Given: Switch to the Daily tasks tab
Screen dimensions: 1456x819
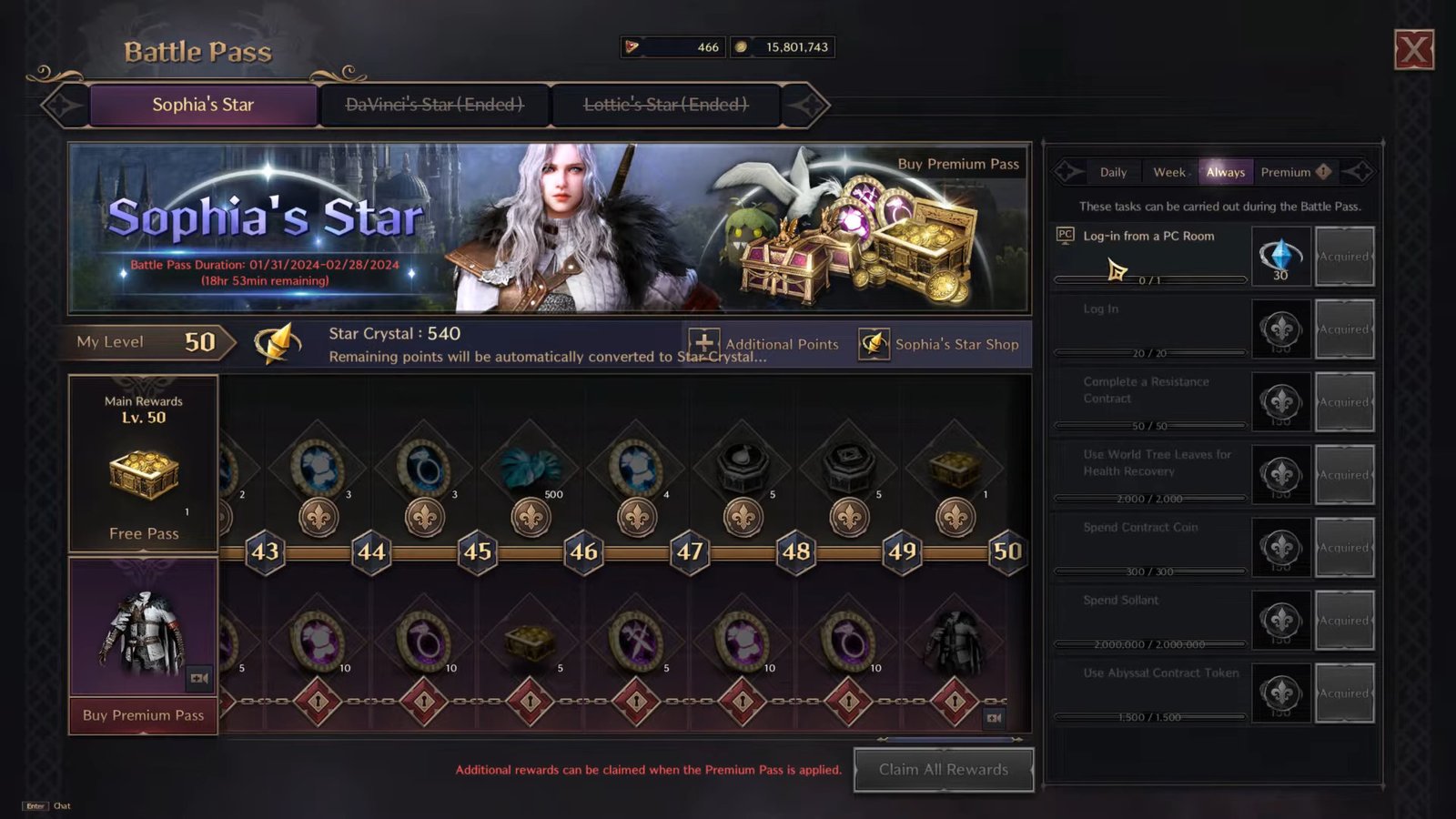Looking at the screenshot, I should click(1112, 171).
